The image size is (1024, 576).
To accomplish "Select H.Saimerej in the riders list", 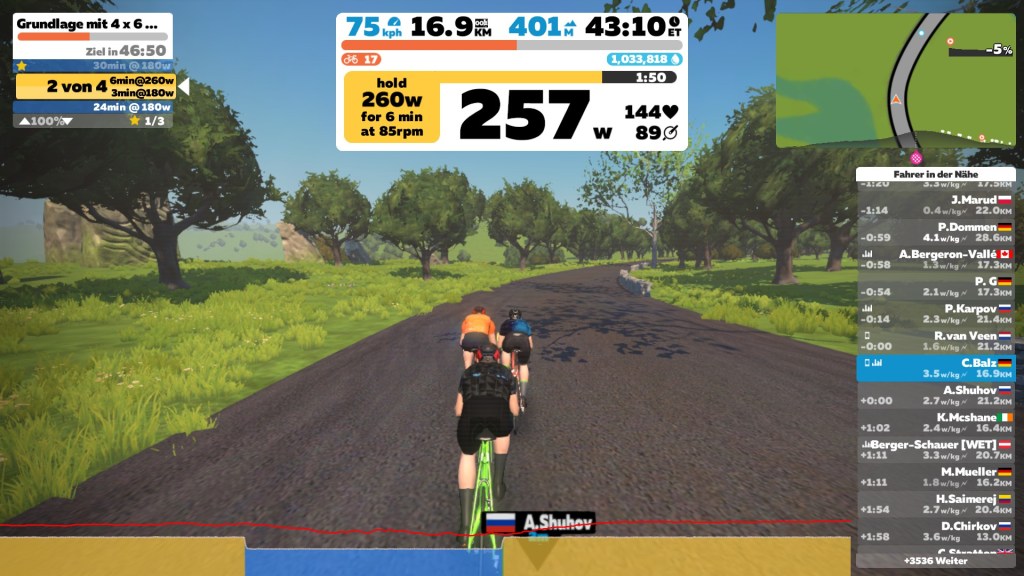I will coord(935,503).
